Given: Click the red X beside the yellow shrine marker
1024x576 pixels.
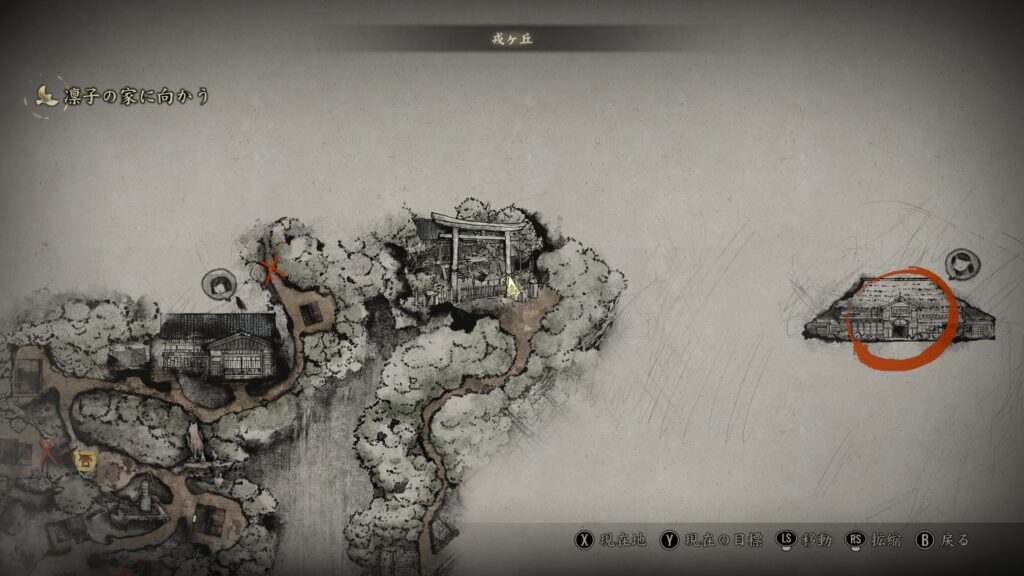Looking at the screenshot, I should (47, 451).
